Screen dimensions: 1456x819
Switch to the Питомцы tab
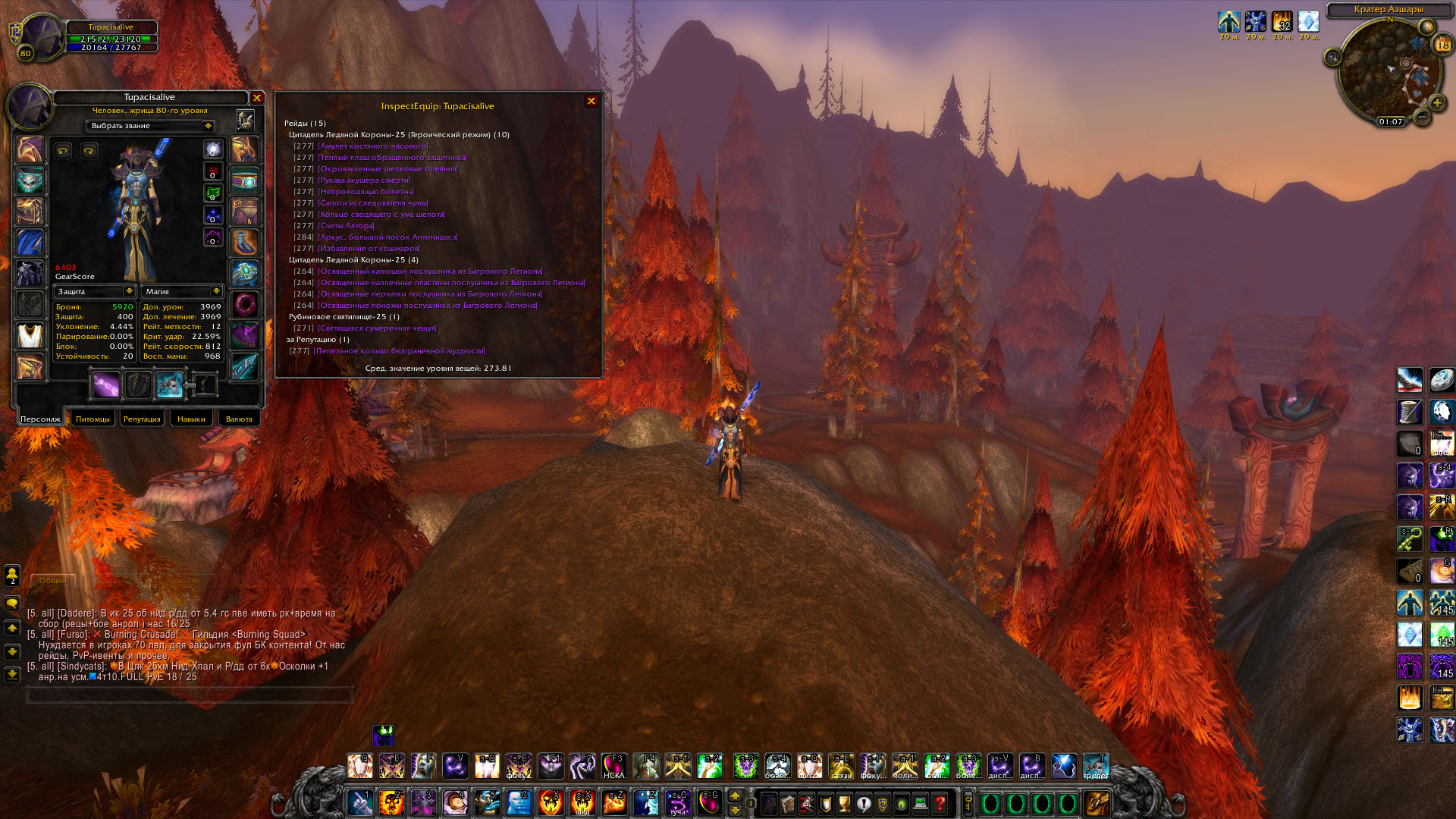pos(93,419)
